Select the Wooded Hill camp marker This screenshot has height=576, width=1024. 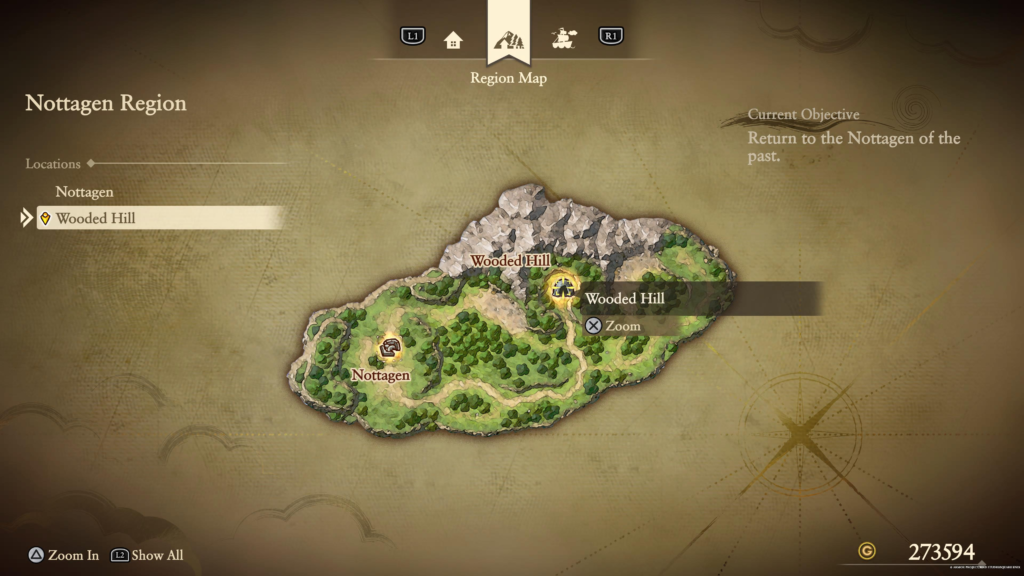pos(564,290)
